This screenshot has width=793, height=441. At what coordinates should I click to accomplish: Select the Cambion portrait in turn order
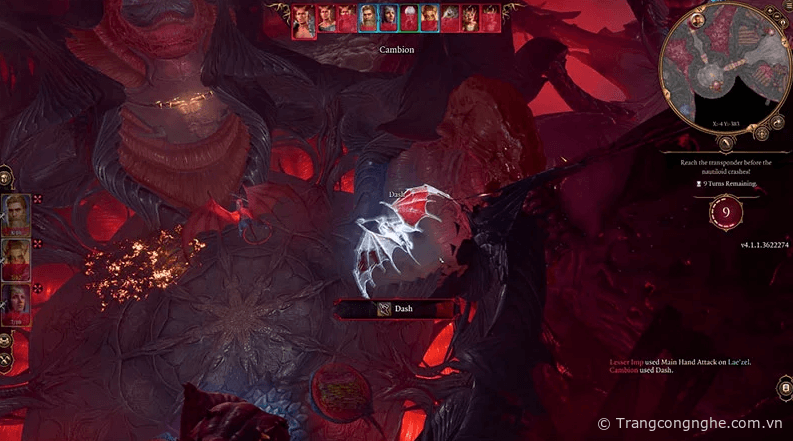pyautogui.click(x=302, y=21)
